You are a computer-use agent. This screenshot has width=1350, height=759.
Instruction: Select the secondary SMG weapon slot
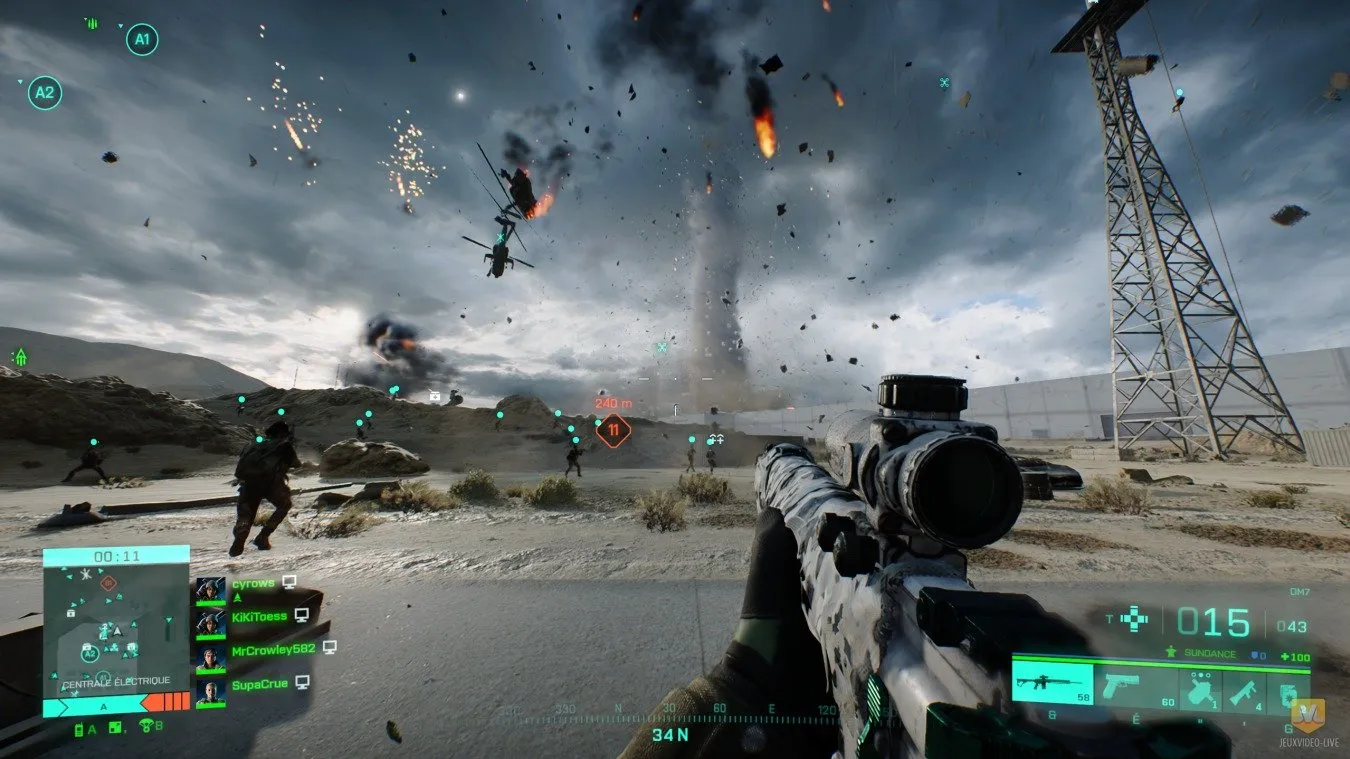click(x=1244, y=691)
